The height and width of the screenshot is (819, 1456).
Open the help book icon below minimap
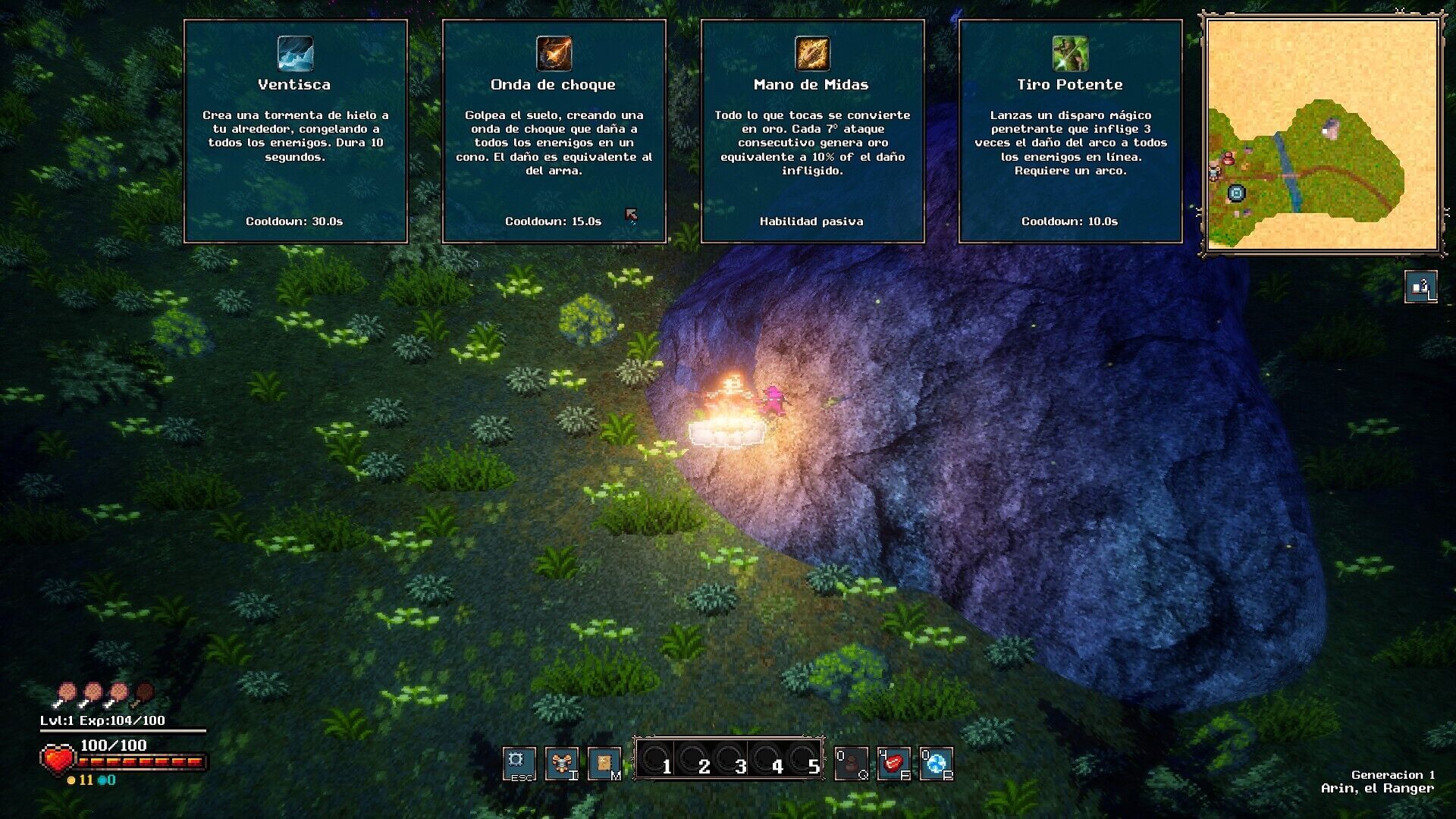(1420, 287)
